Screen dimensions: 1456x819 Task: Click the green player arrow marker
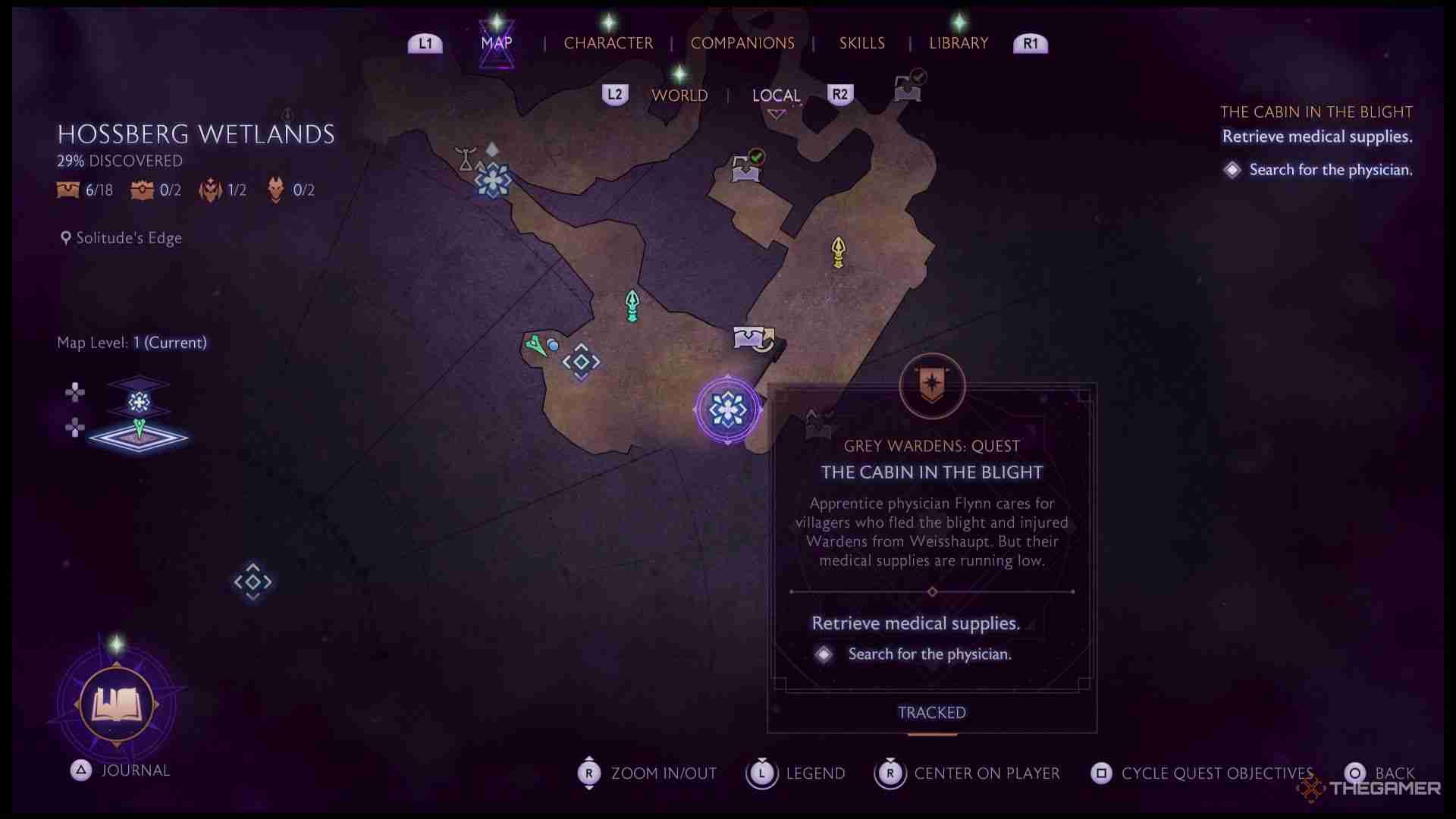click(536, 346)
